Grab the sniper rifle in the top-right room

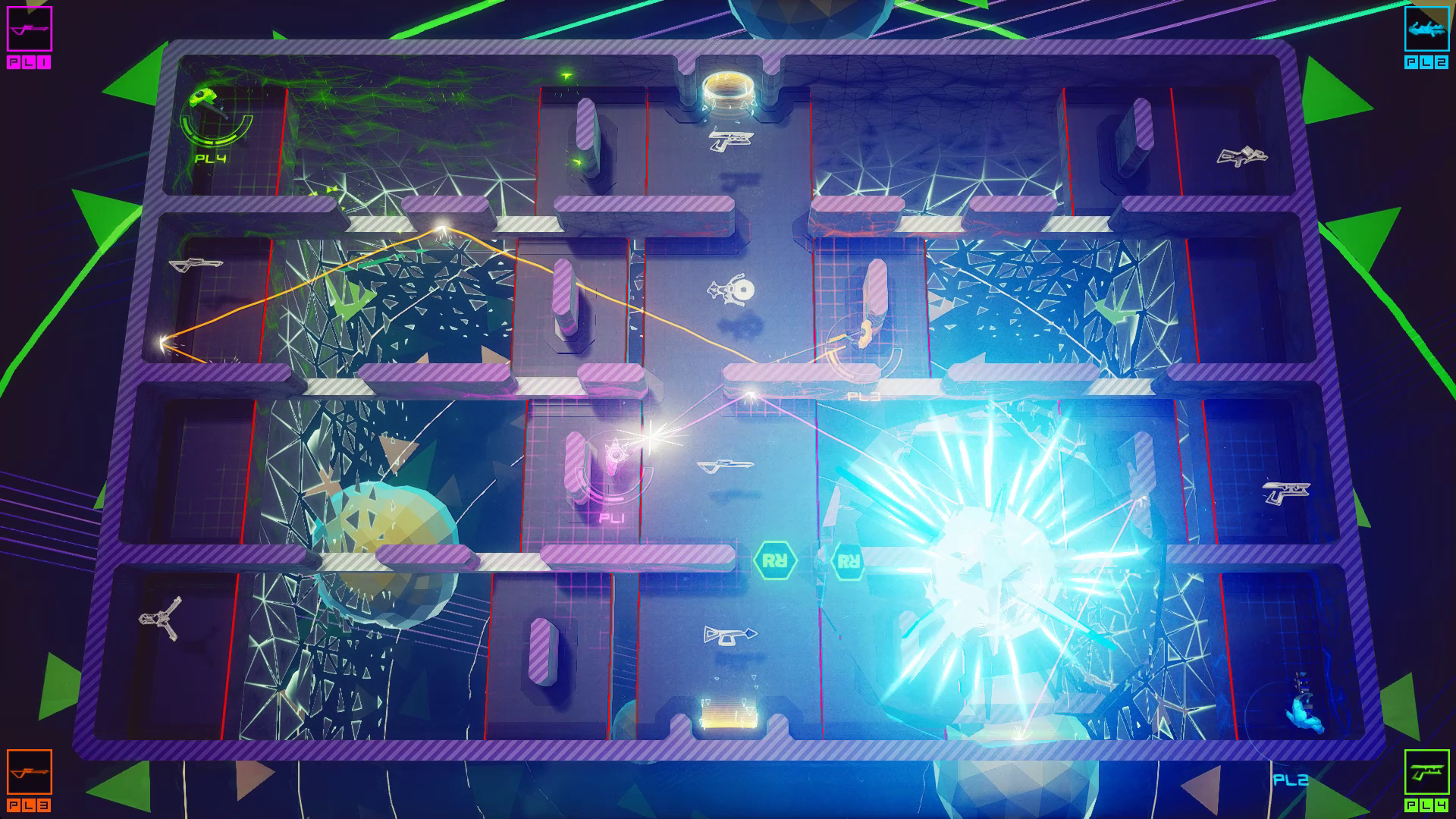pos(1242,155)
